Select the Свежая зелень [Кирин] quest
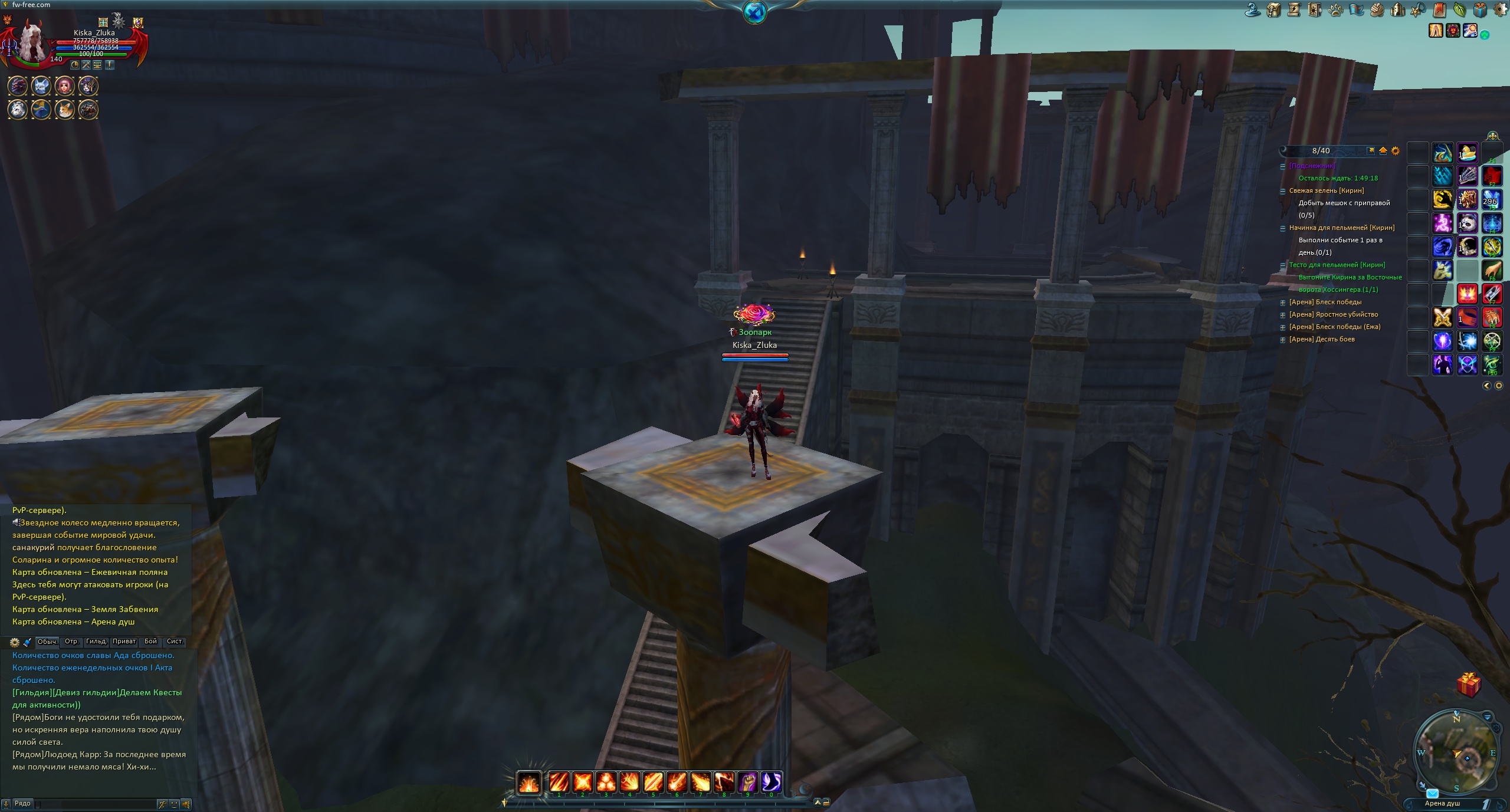Viewport: 1510px width, 812px height. coord(1326,190)
